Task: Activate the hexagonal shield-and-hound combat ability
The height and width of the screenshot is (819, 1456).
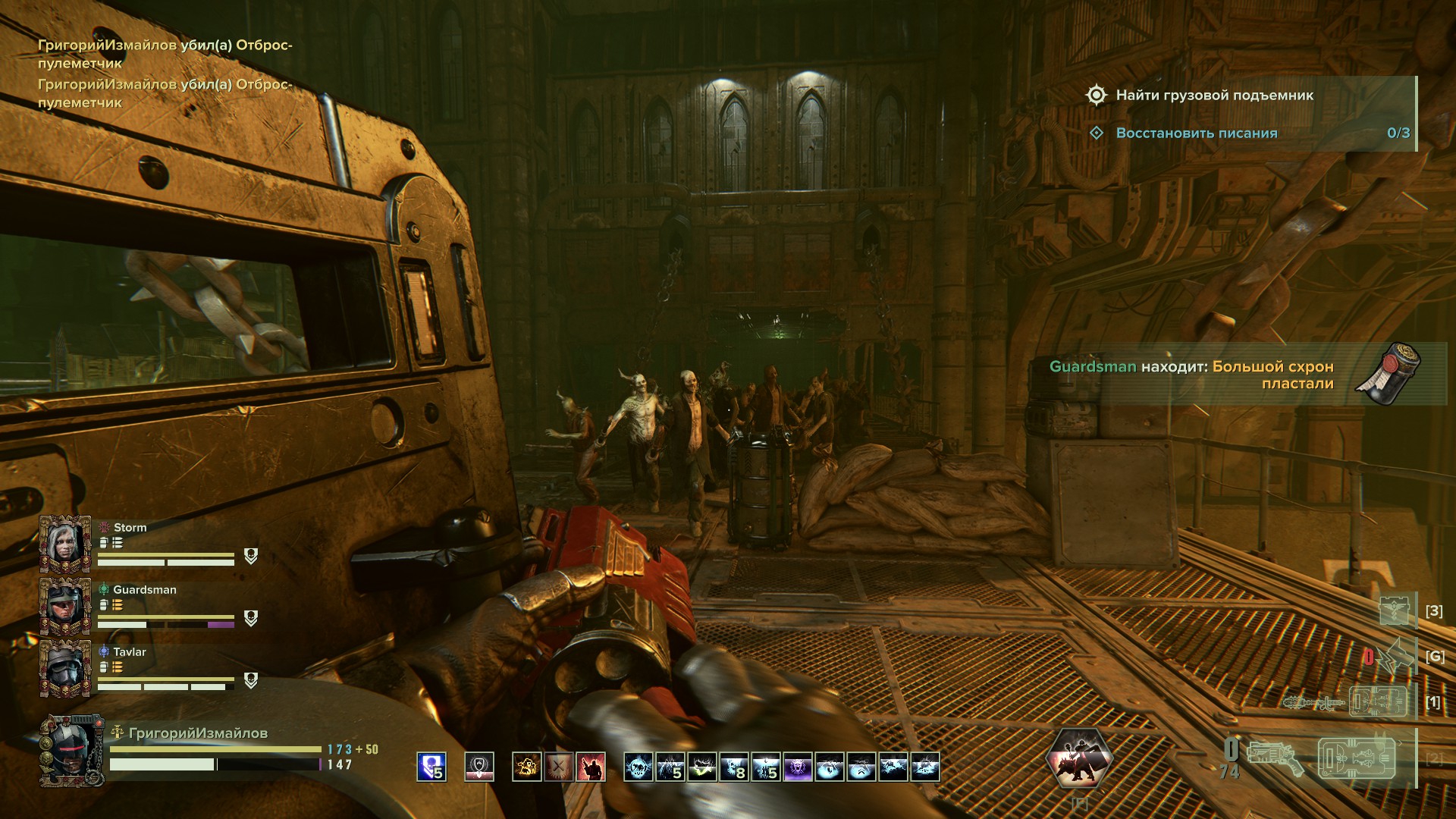Action: click(x=1078, y=757)
